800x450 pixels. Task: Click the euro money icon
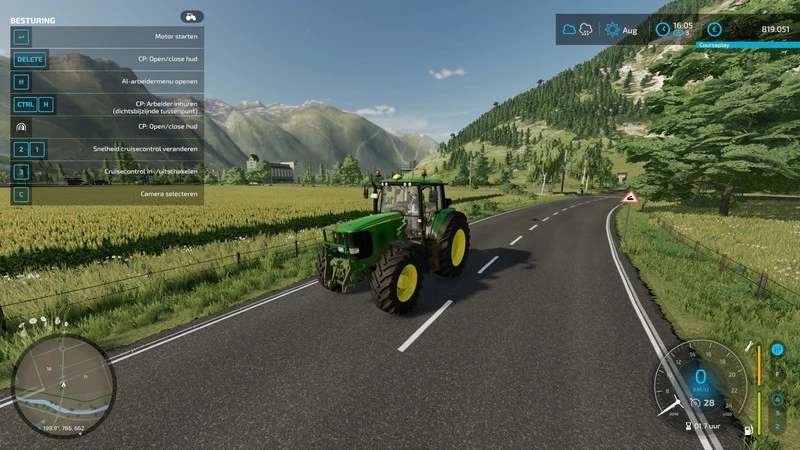tap(714, 29)
